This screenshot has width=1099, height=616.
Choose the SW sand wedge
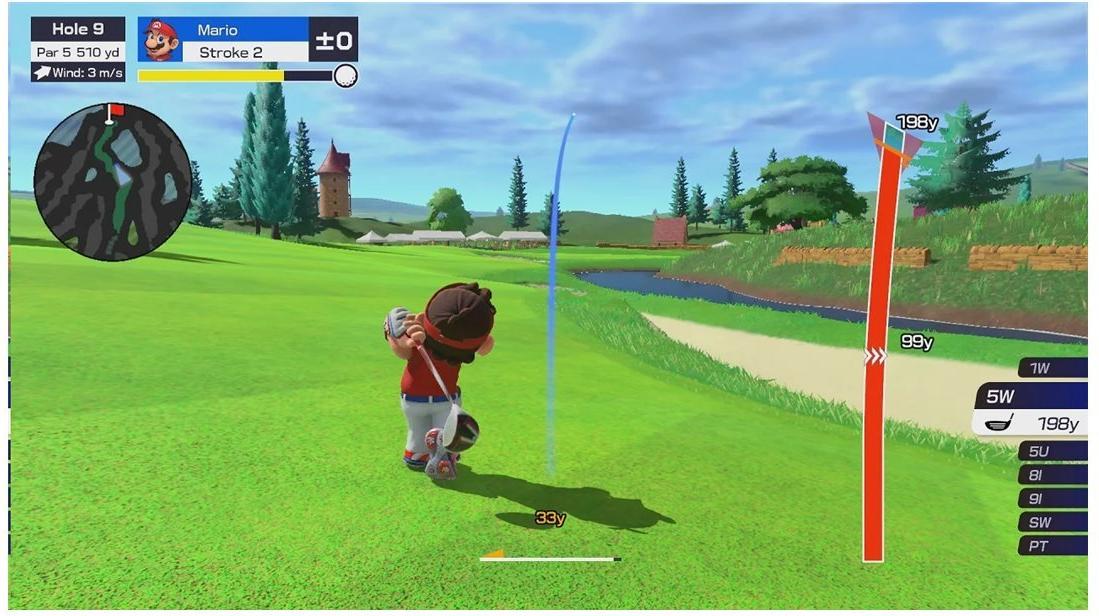[1050, 522]
